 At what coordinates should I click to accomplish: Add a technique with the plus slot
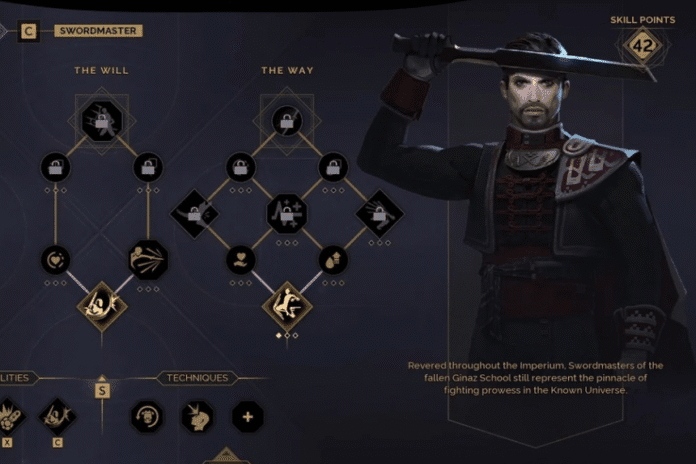point(247,416)
